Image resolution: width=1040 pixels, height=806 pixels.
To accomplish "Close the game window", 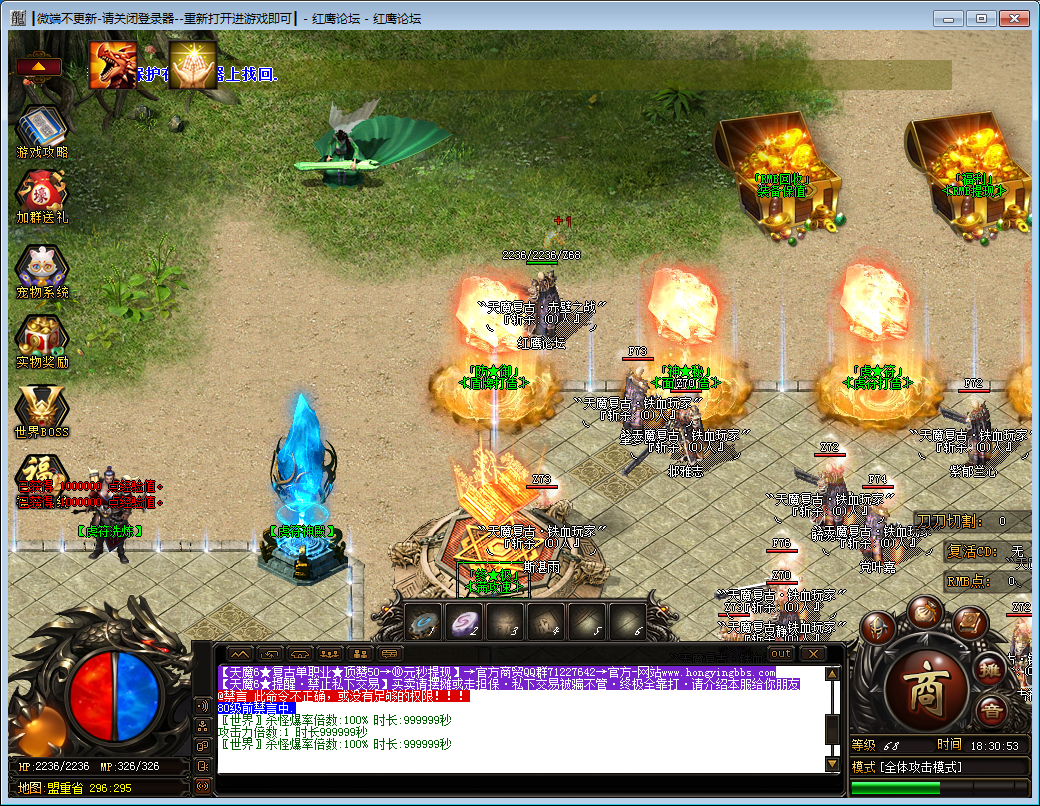I will pyautogui.click(x=1014, y=18).
